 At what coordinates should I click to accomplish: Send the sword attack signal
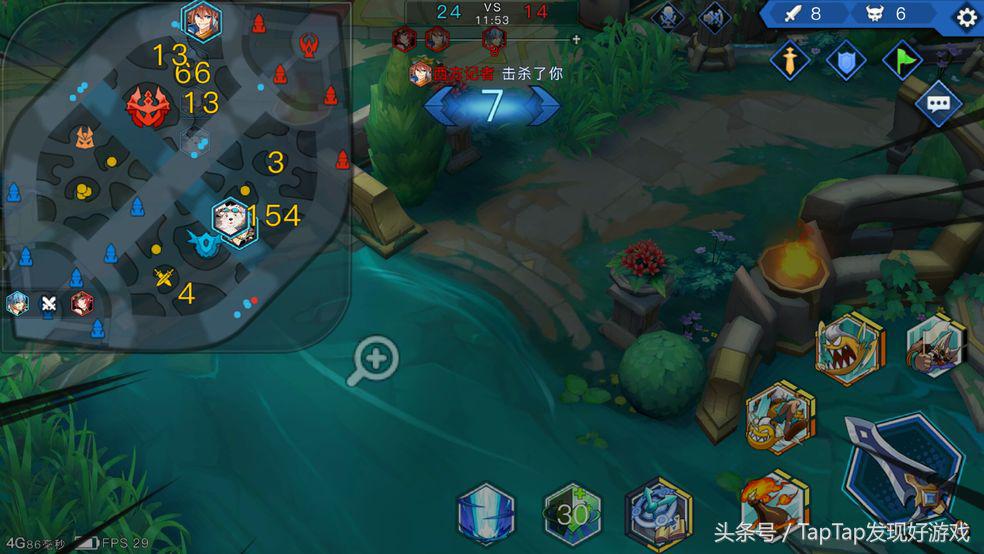(x=790, y=60)
